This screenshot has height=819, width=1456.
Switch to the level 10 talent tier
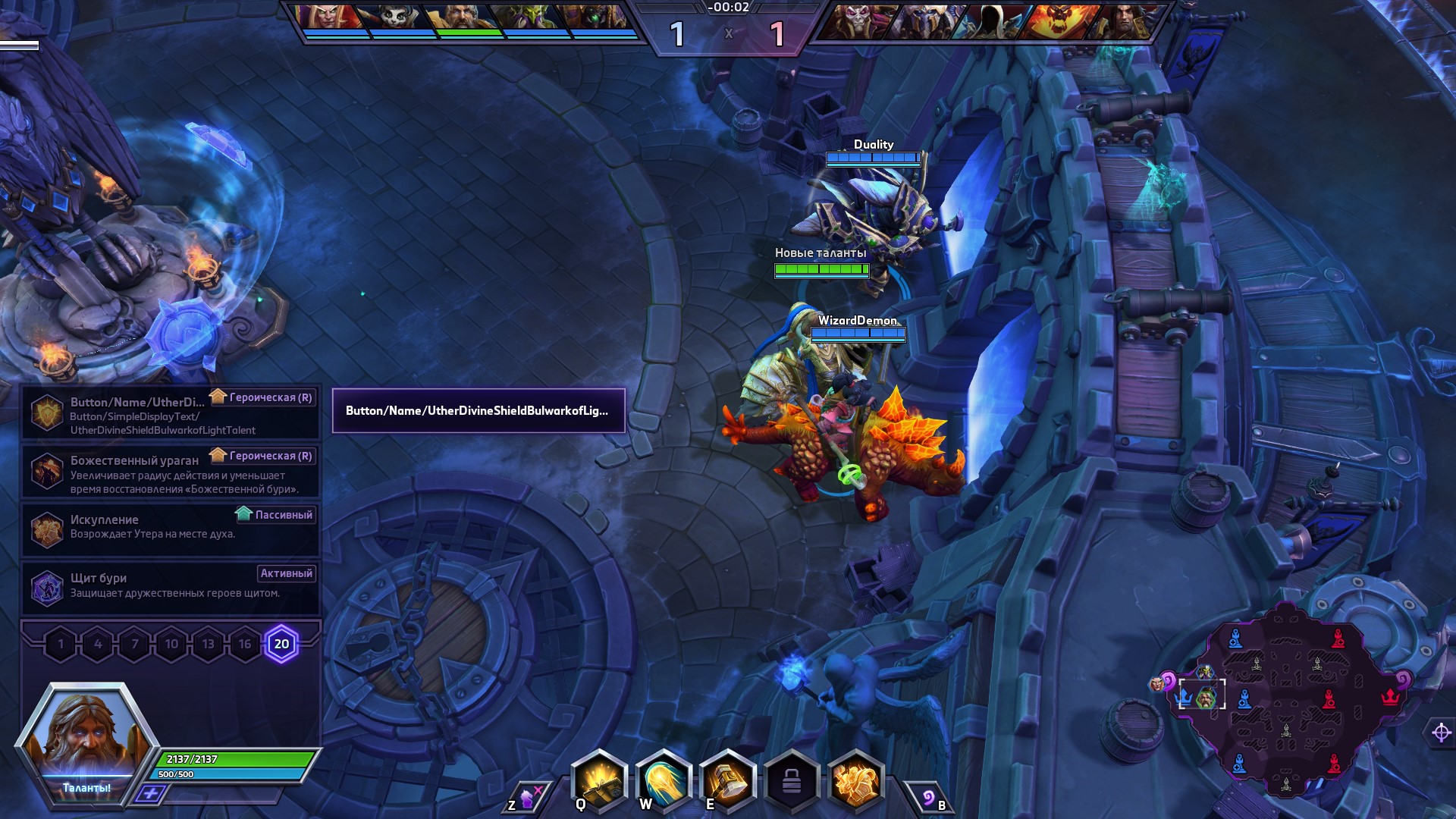coord(171,645)
